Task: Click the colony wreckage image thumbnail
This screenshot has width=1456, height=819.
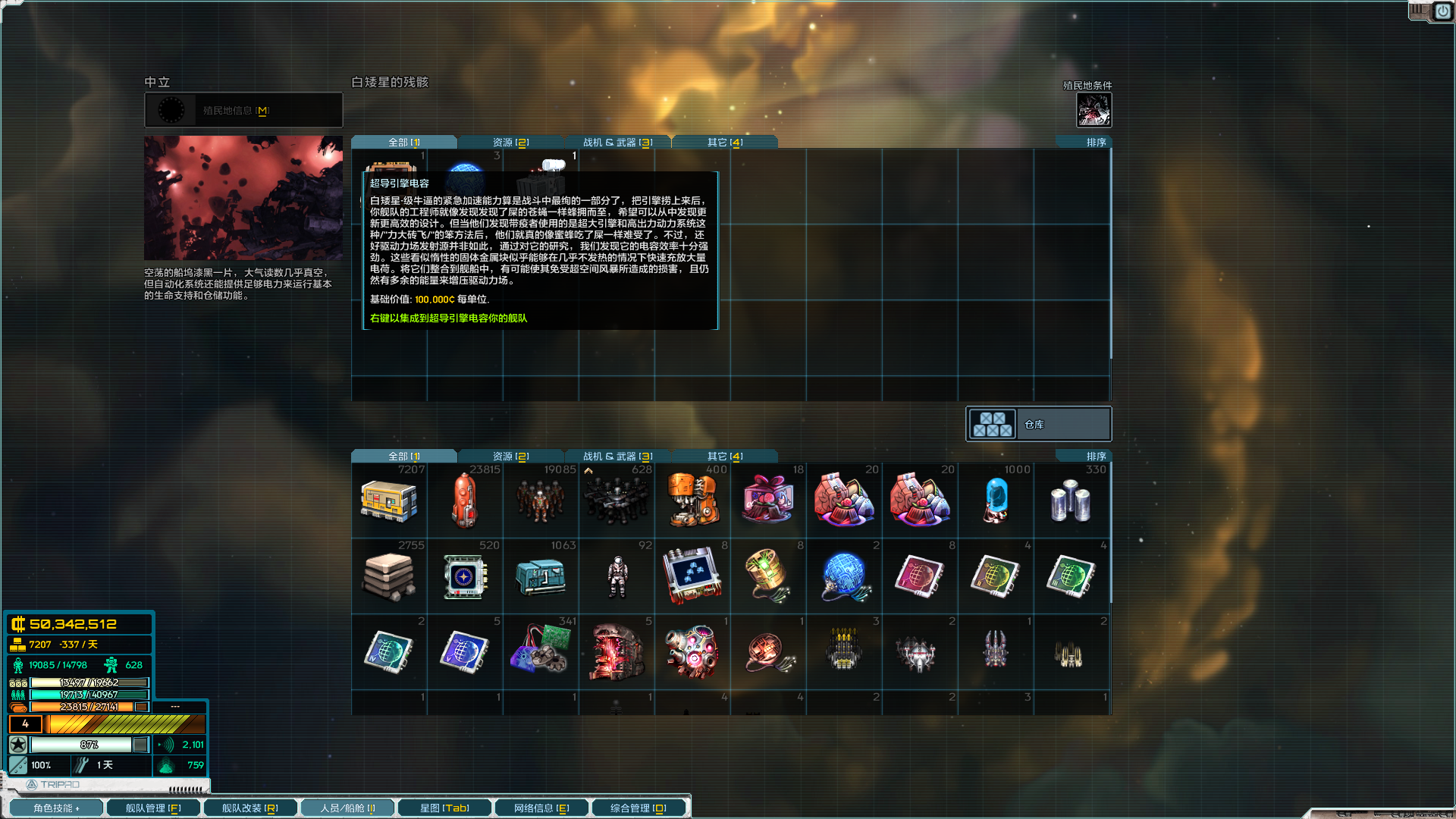Action: 243,197
